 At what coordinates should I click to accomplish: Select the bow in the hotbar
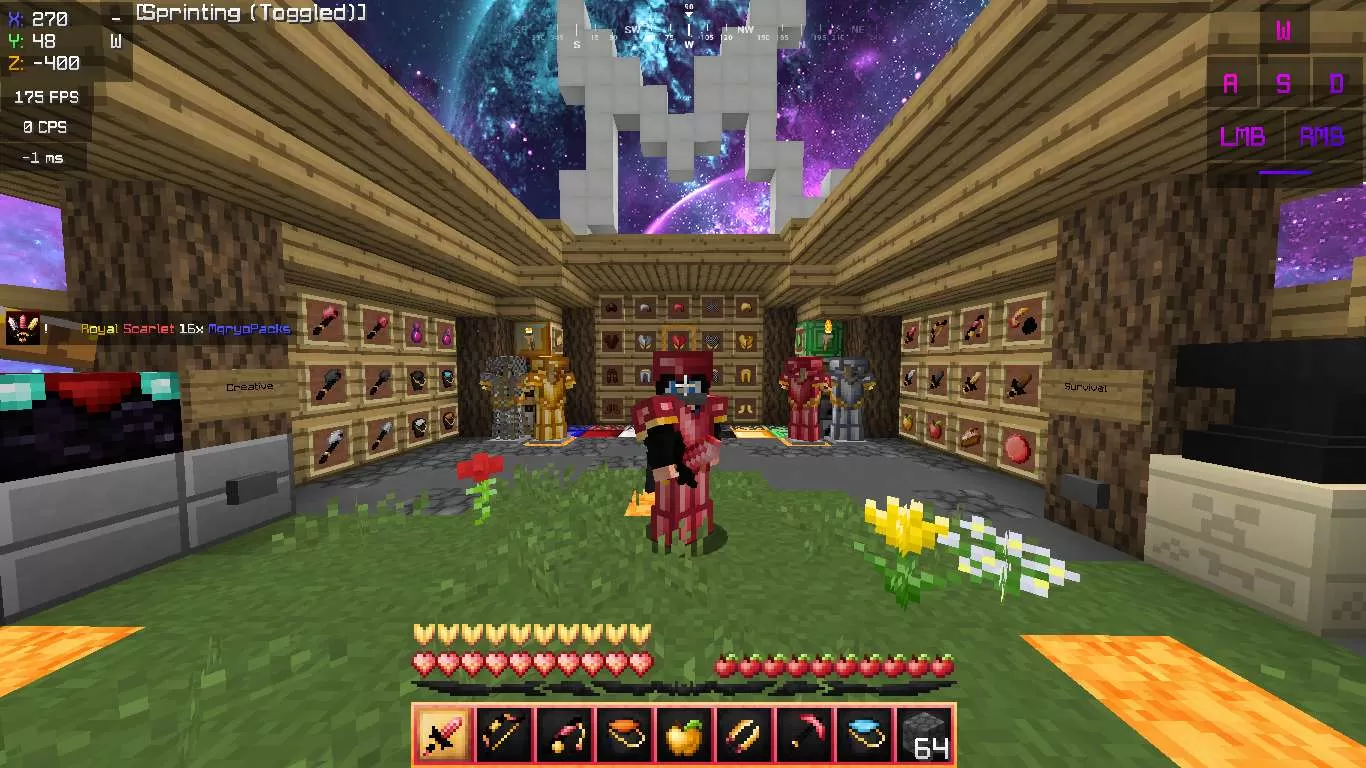pos(501,737)
